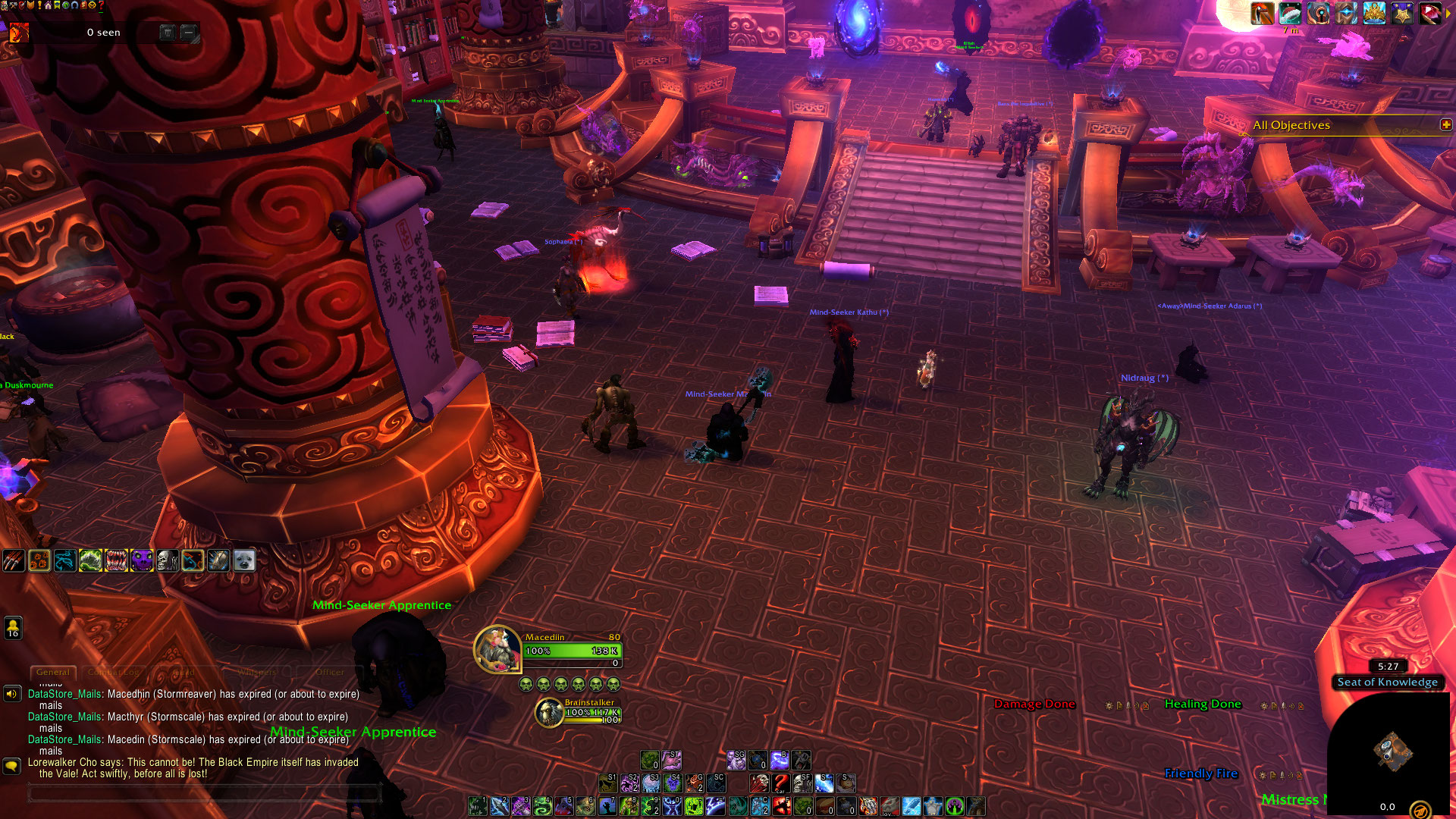Use the action bar ability bound to 1
The height and width of the screenshot is (819, 1456).
tap(478, 805)
